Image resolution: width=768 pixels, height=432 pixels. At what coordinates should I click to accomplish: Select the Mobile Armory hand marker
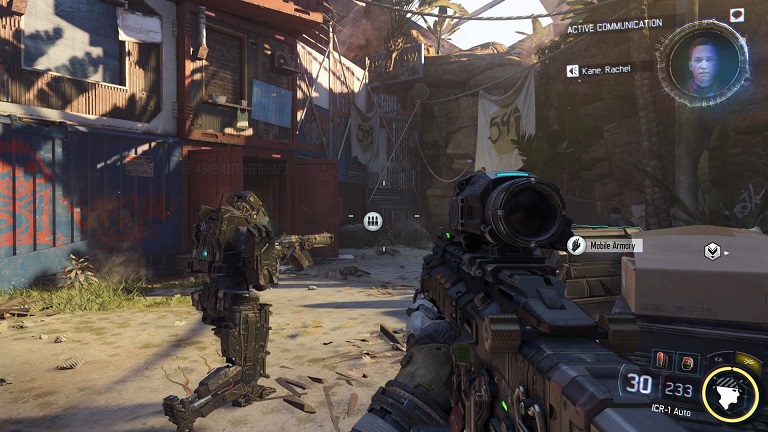(576, 245)
